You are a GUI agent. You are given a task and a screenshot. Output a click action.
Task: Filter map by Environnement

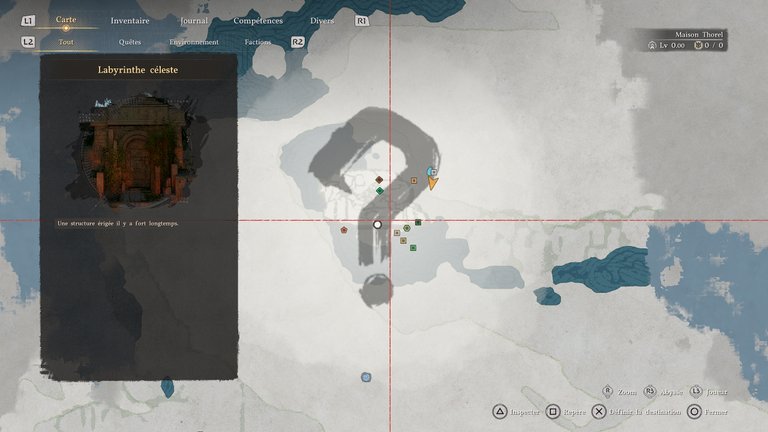coord(194,42)
